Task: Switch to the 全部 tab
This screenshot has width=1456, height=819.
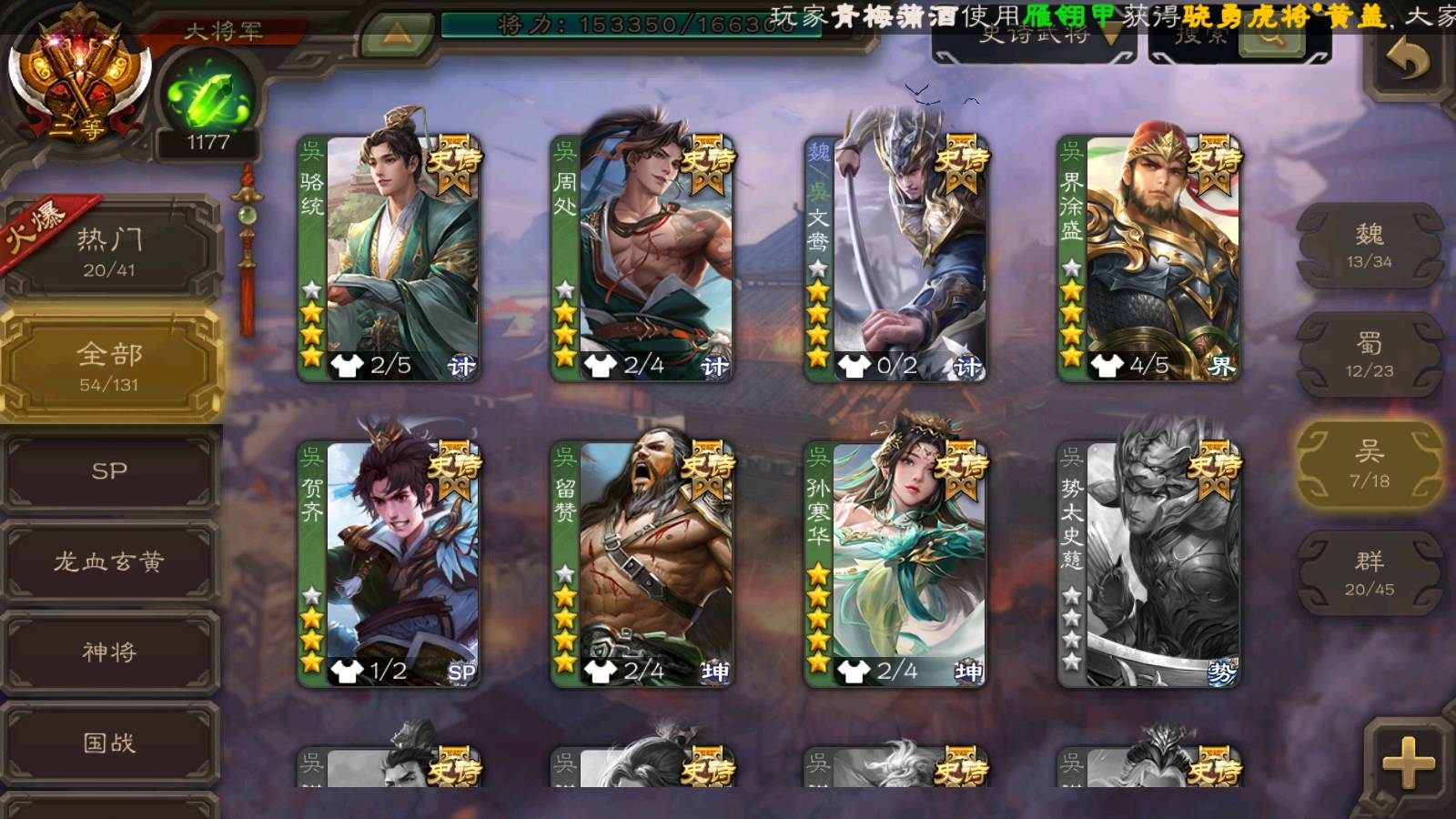Action: [109, 366]
